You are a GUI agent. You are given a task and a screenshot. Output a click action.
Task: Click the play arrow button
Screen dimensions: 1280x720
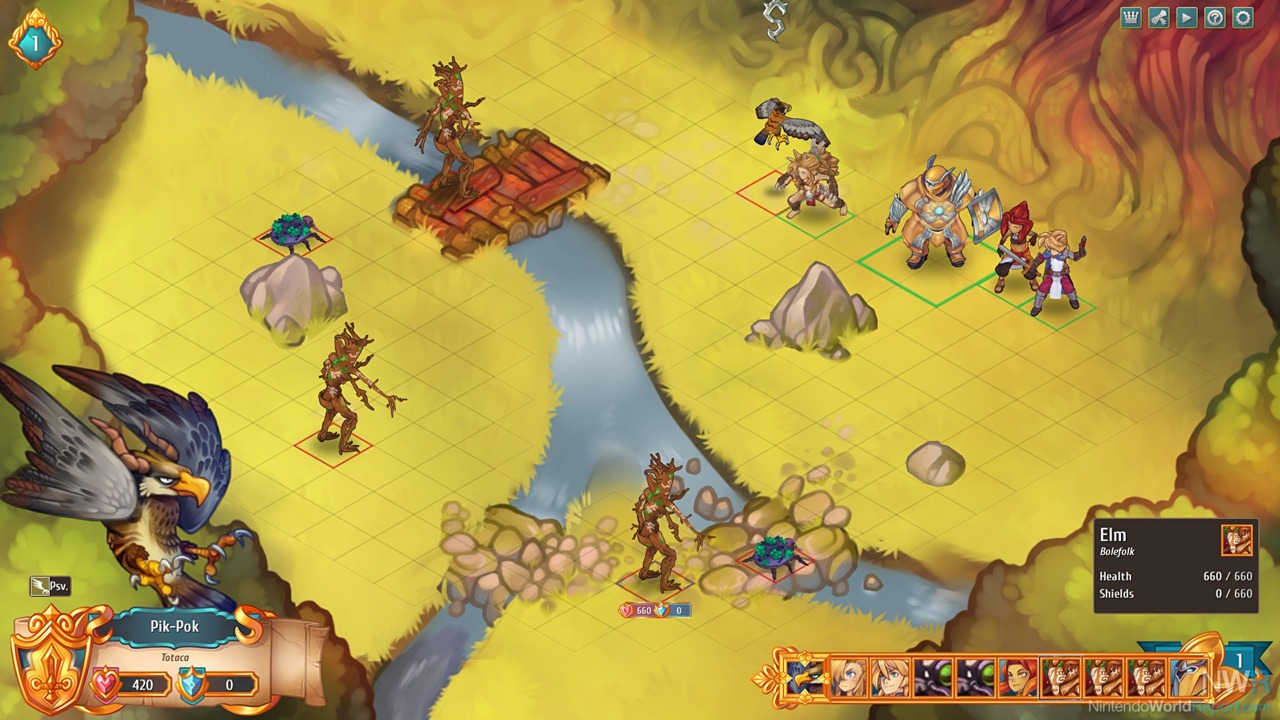click(x=1187, y=17)
